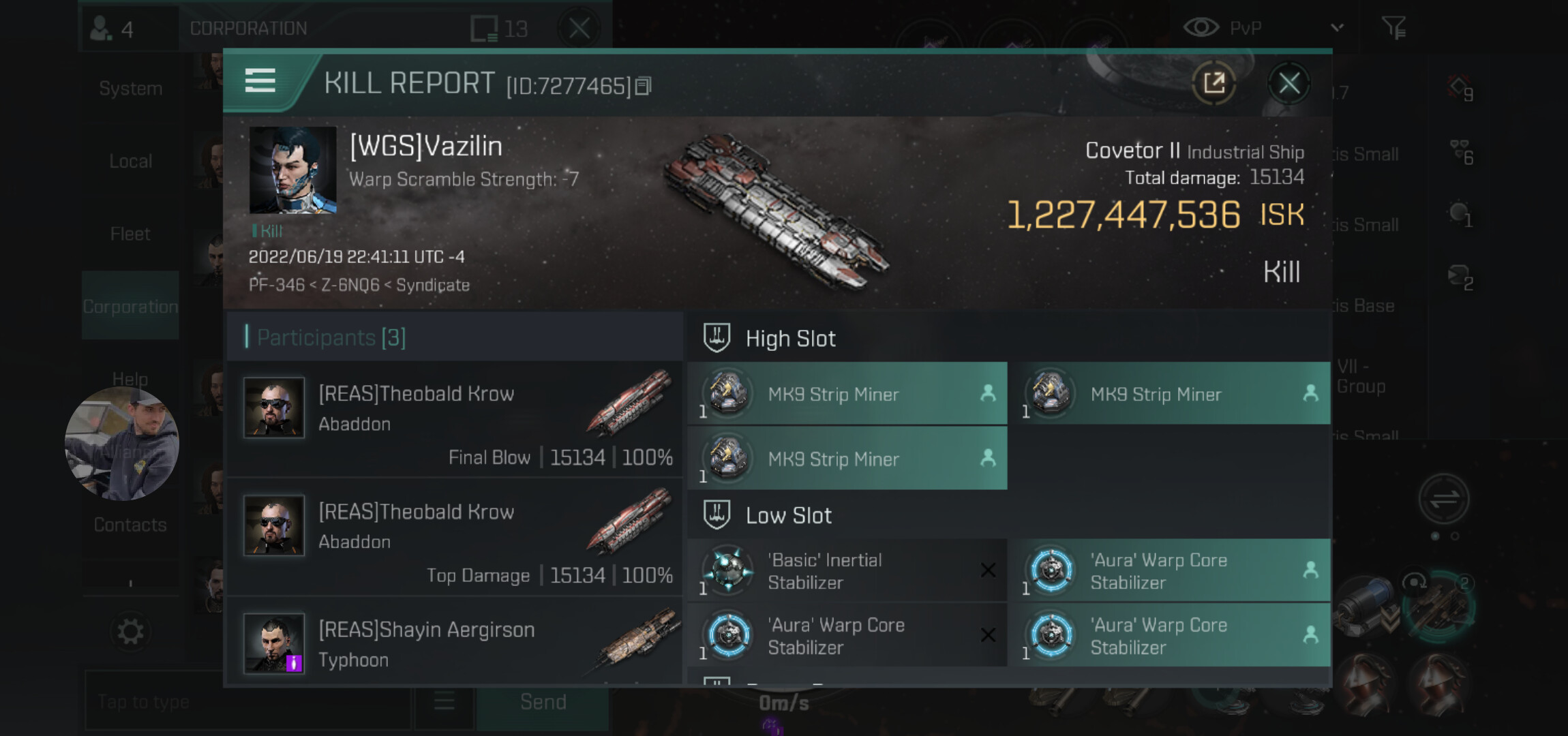Inspect the 'Basic' Inertial Stabilizer module

point(847,571)
